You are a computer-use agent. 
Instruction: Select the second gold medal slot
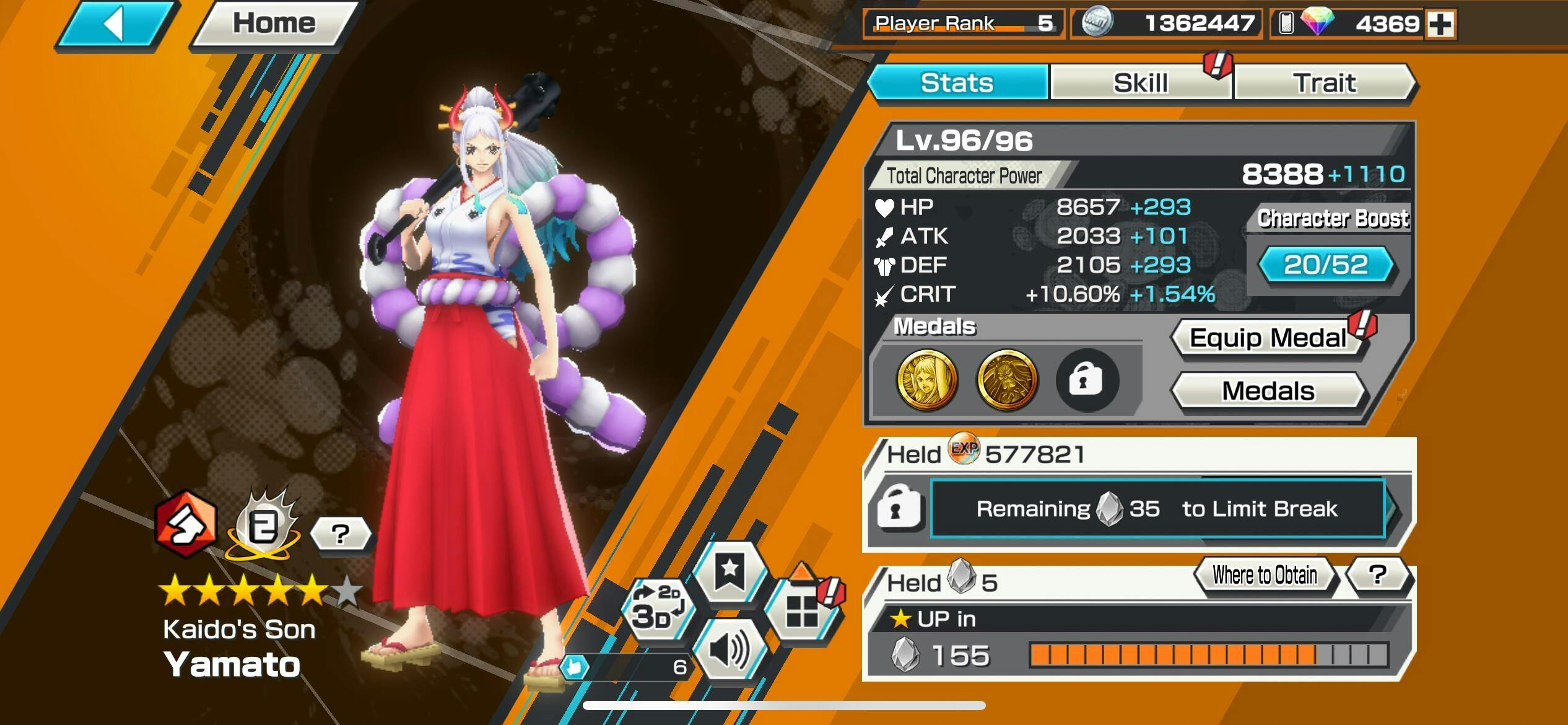coord(1007,380)
